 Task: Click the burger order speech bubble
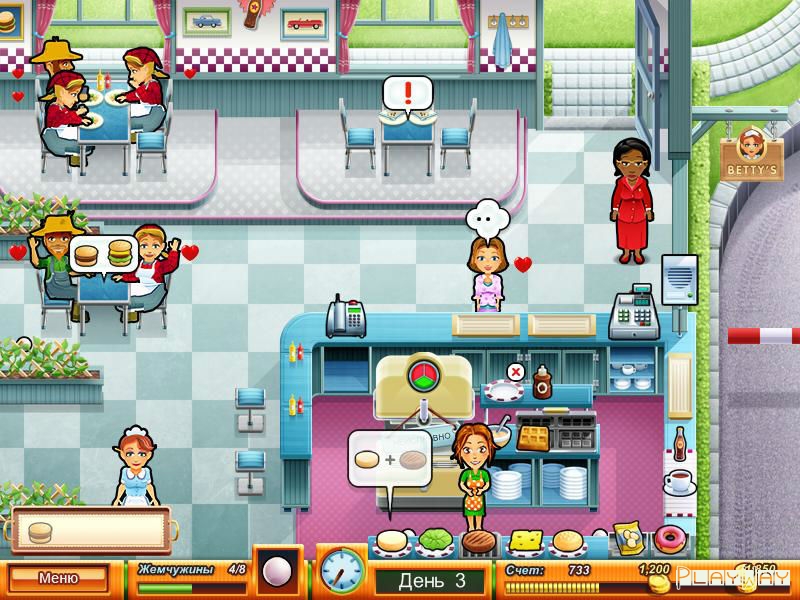point(103,252)
